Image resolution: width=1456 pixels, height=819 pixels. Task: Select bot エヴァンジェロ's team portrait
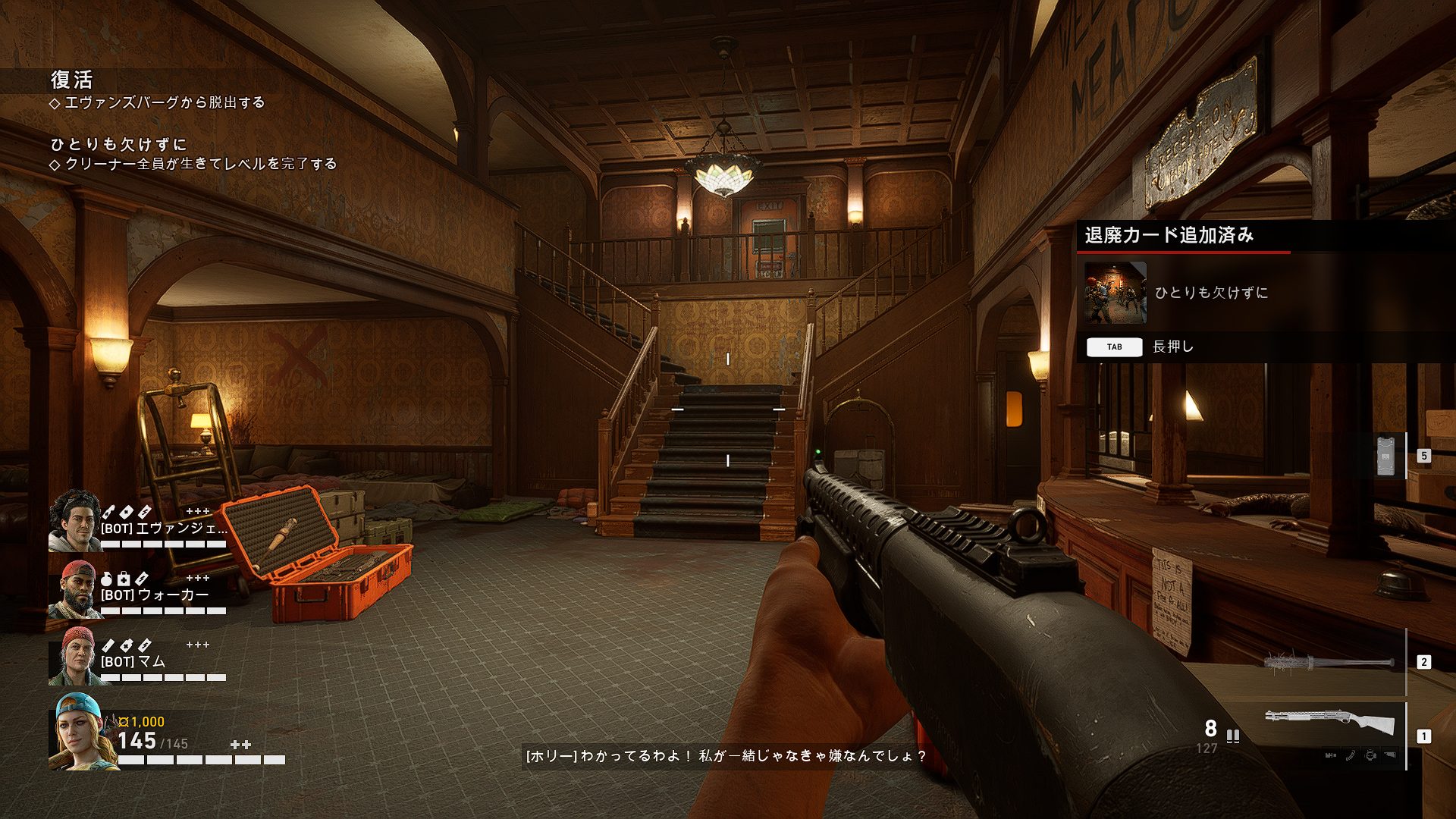tap(75, 520)
